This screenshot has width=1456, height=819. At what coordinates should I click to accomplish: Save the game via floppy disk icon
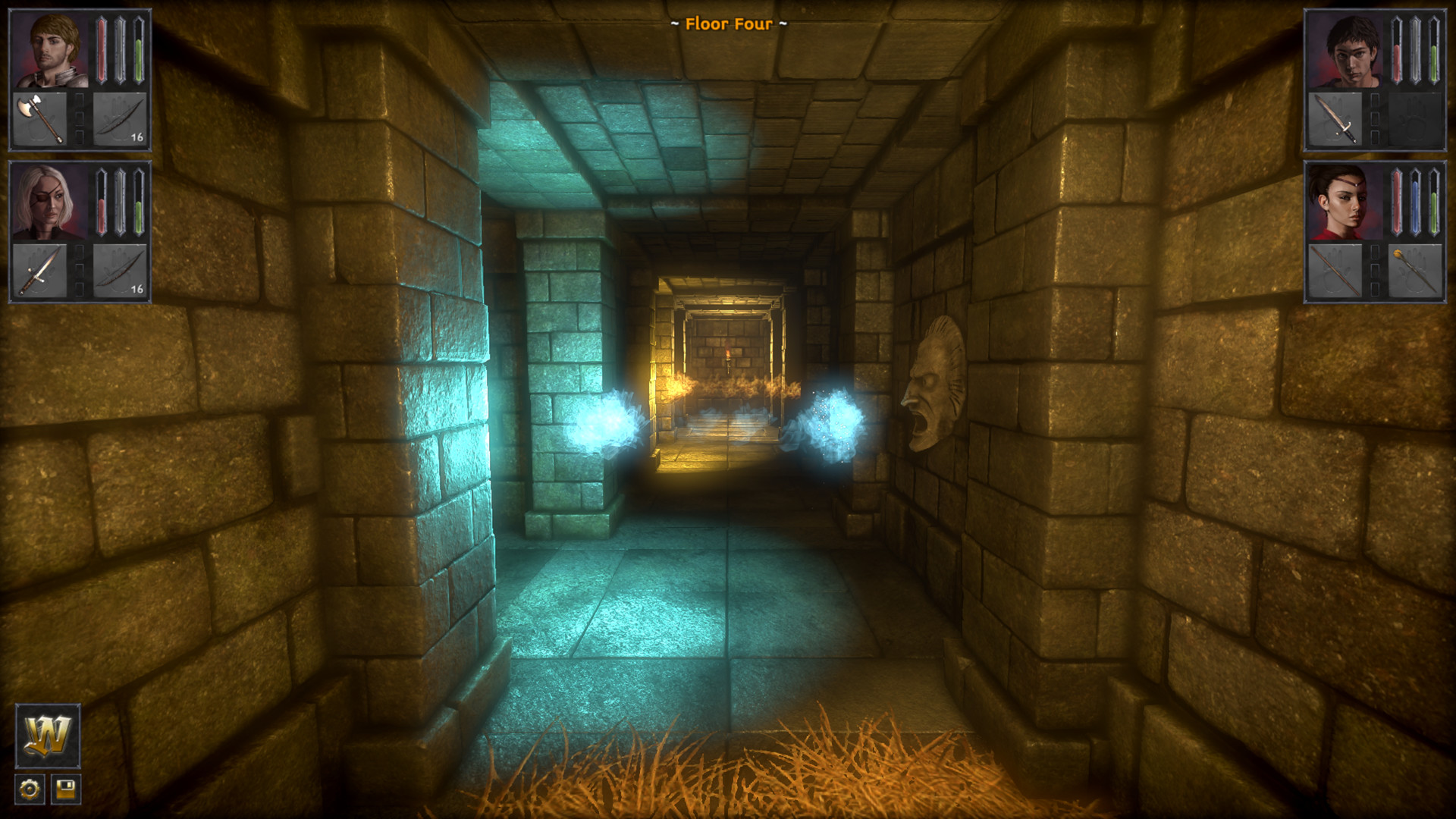[67, 789]
